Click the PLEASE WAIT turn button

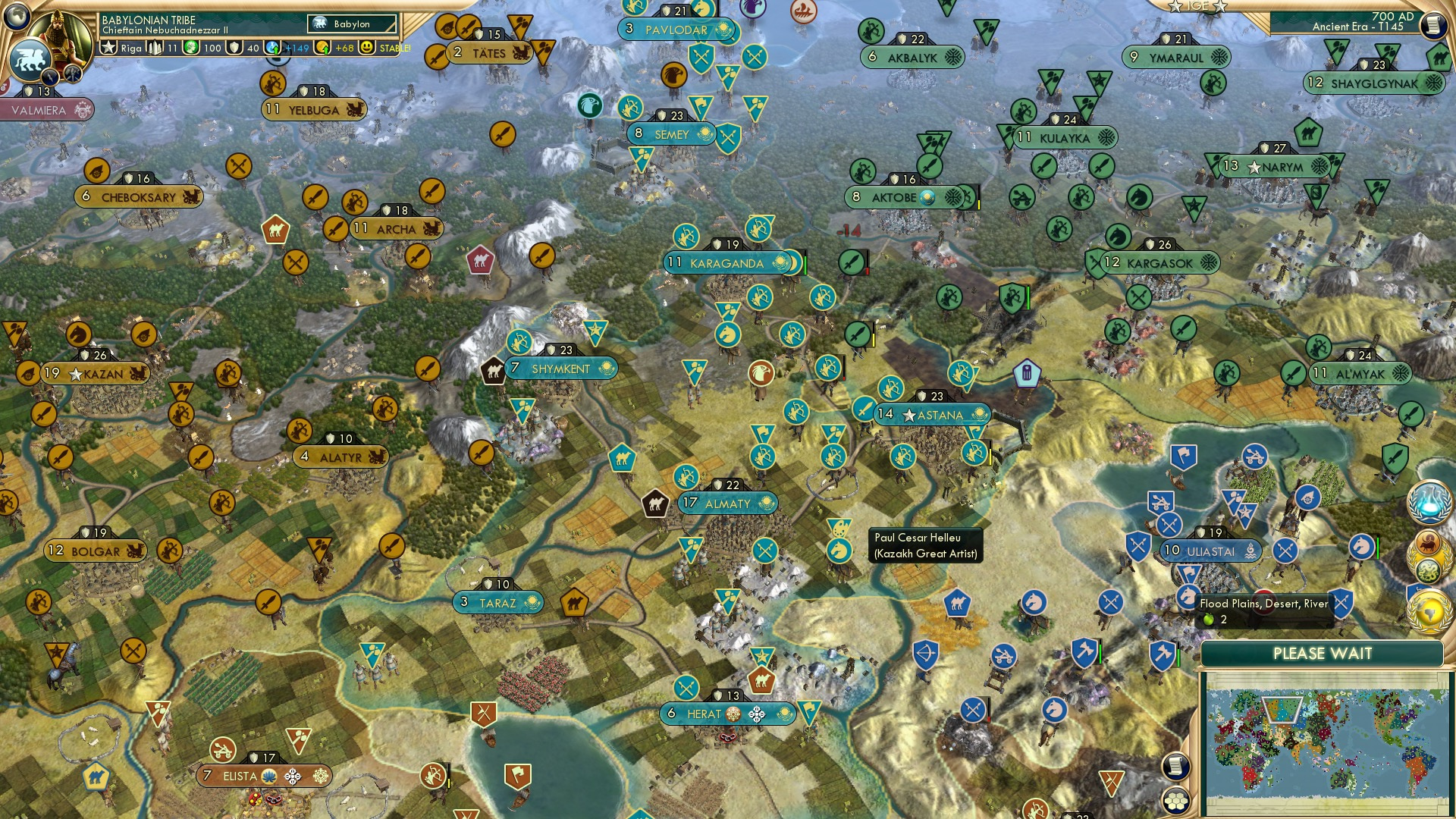tap(1322, 654)
